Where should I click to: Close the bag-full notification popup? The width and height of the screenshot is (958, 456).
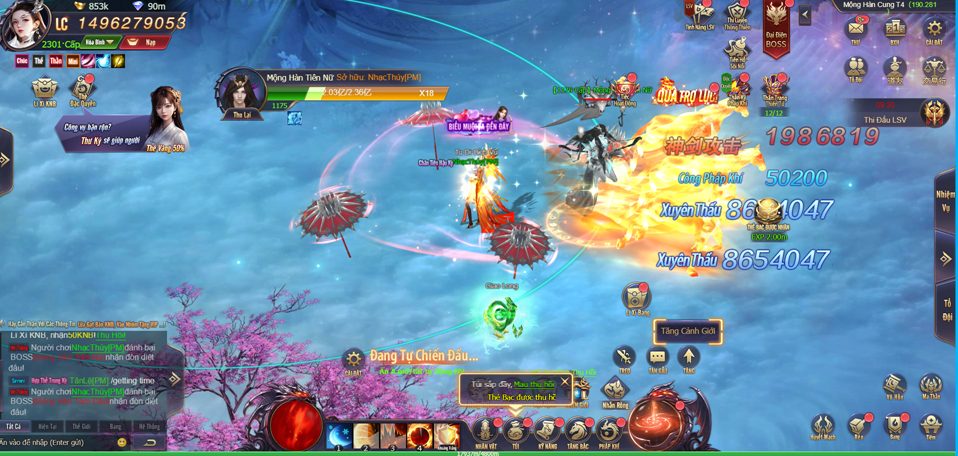click(x=564, y=381)
